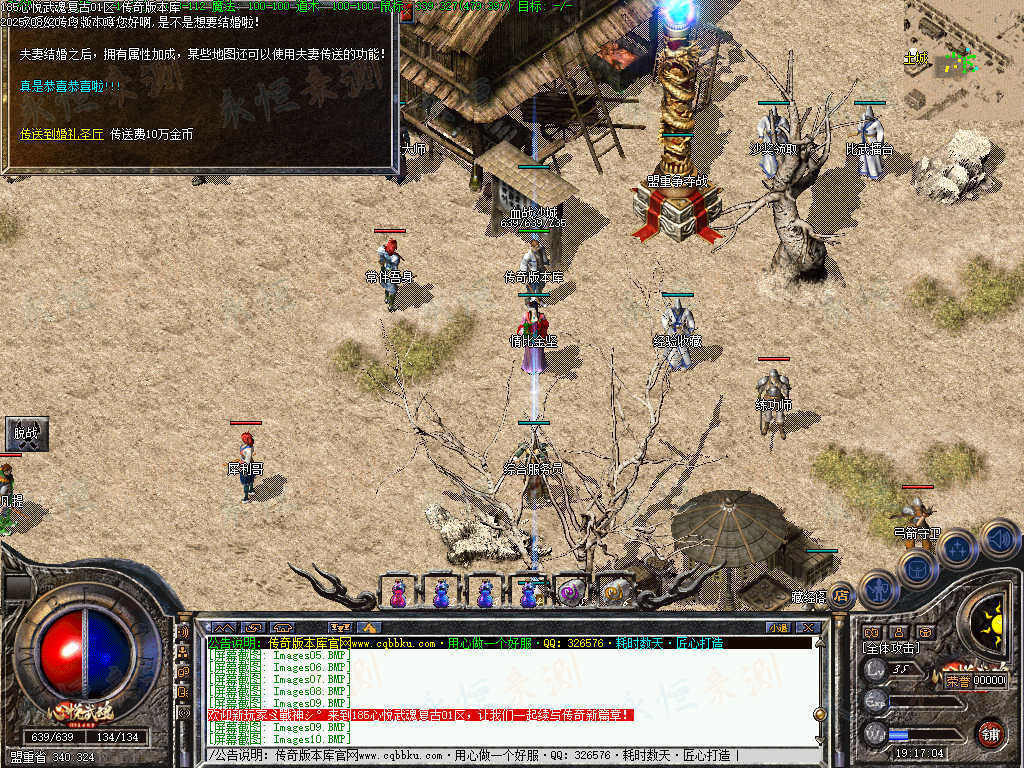Toggle the sound speaker button
1024x768 pixels.
[999, 538]
